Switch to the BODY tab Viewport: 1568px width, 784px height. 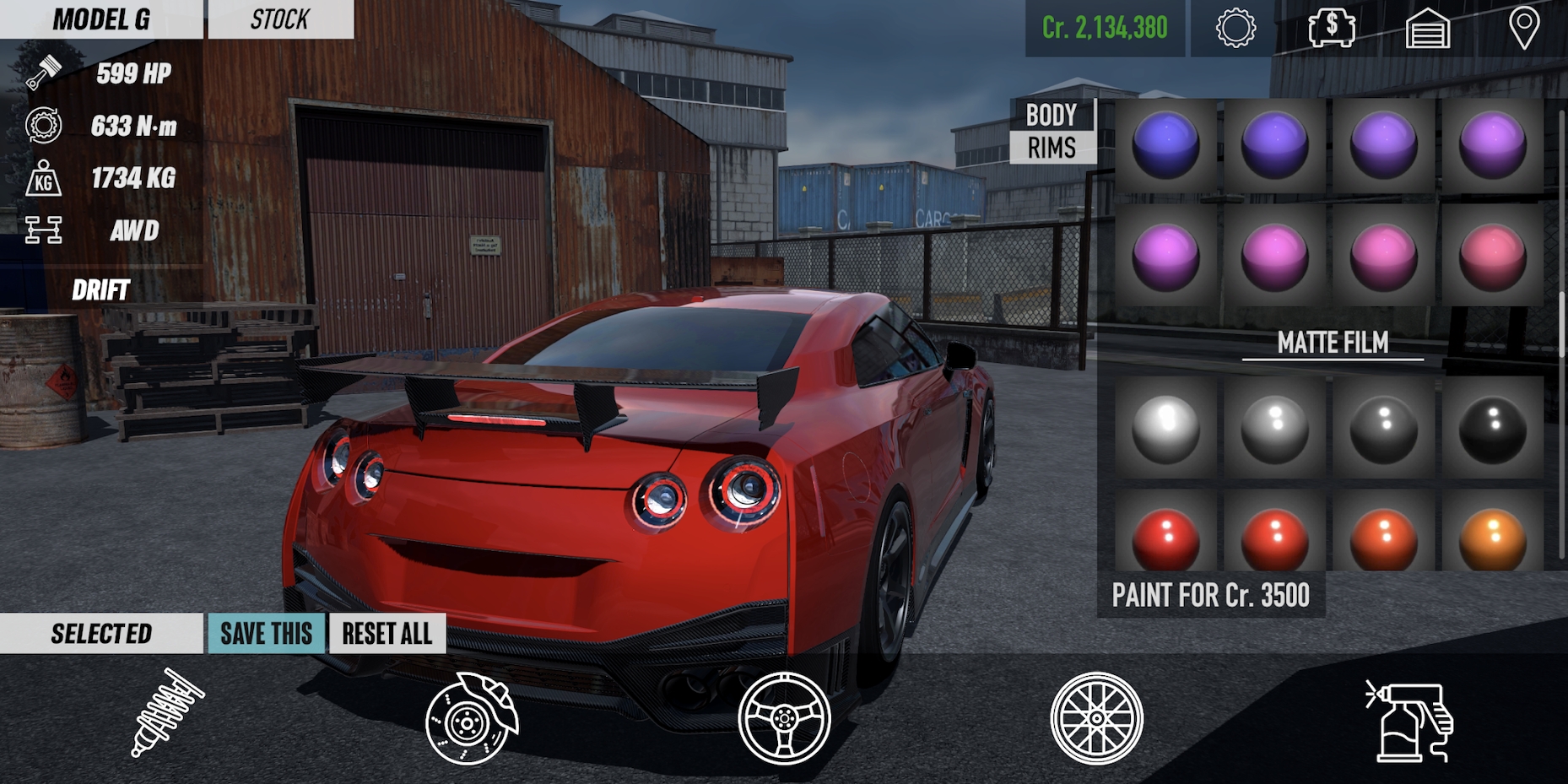pos(1050,115)
